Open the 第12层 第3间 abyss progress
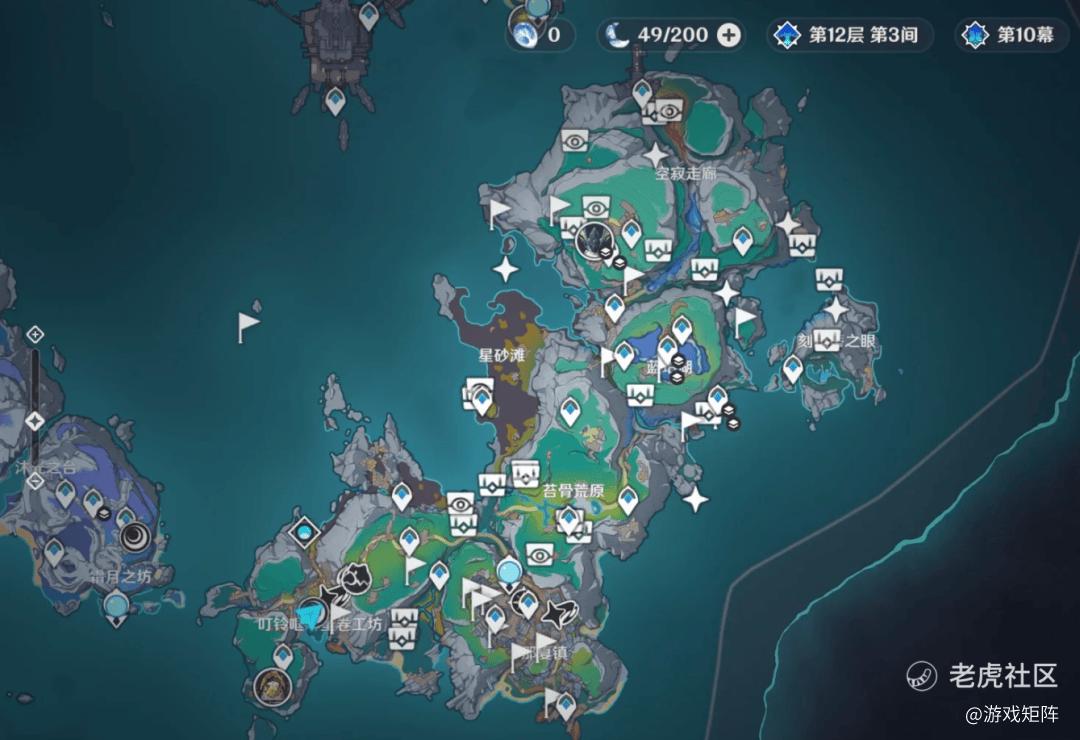The height and width of the screenshot is (740, 1080). (x=849, y=35)
